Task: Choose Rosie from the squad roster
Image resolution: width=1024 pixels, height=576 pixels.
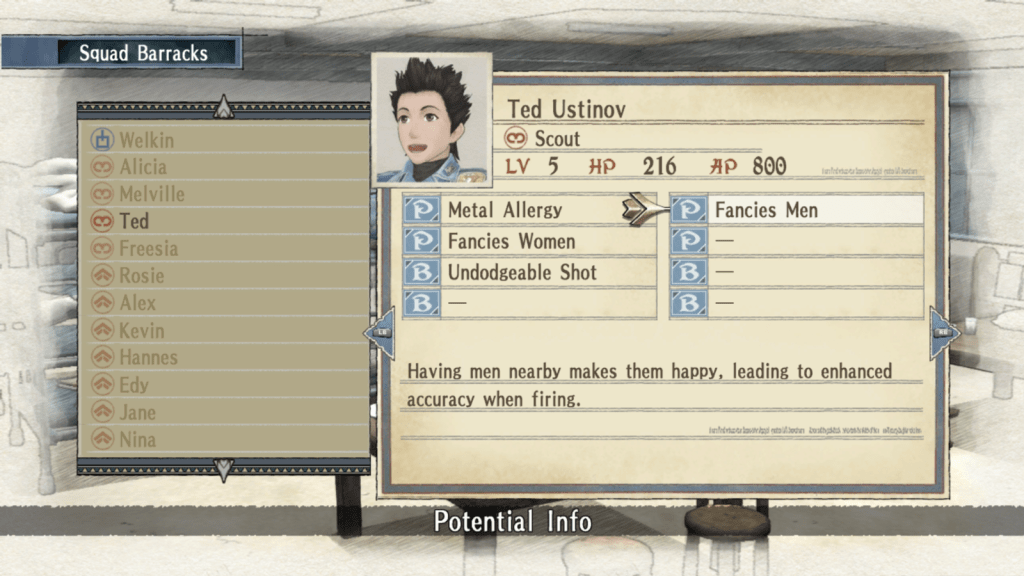Action: (x=141, y=275)
